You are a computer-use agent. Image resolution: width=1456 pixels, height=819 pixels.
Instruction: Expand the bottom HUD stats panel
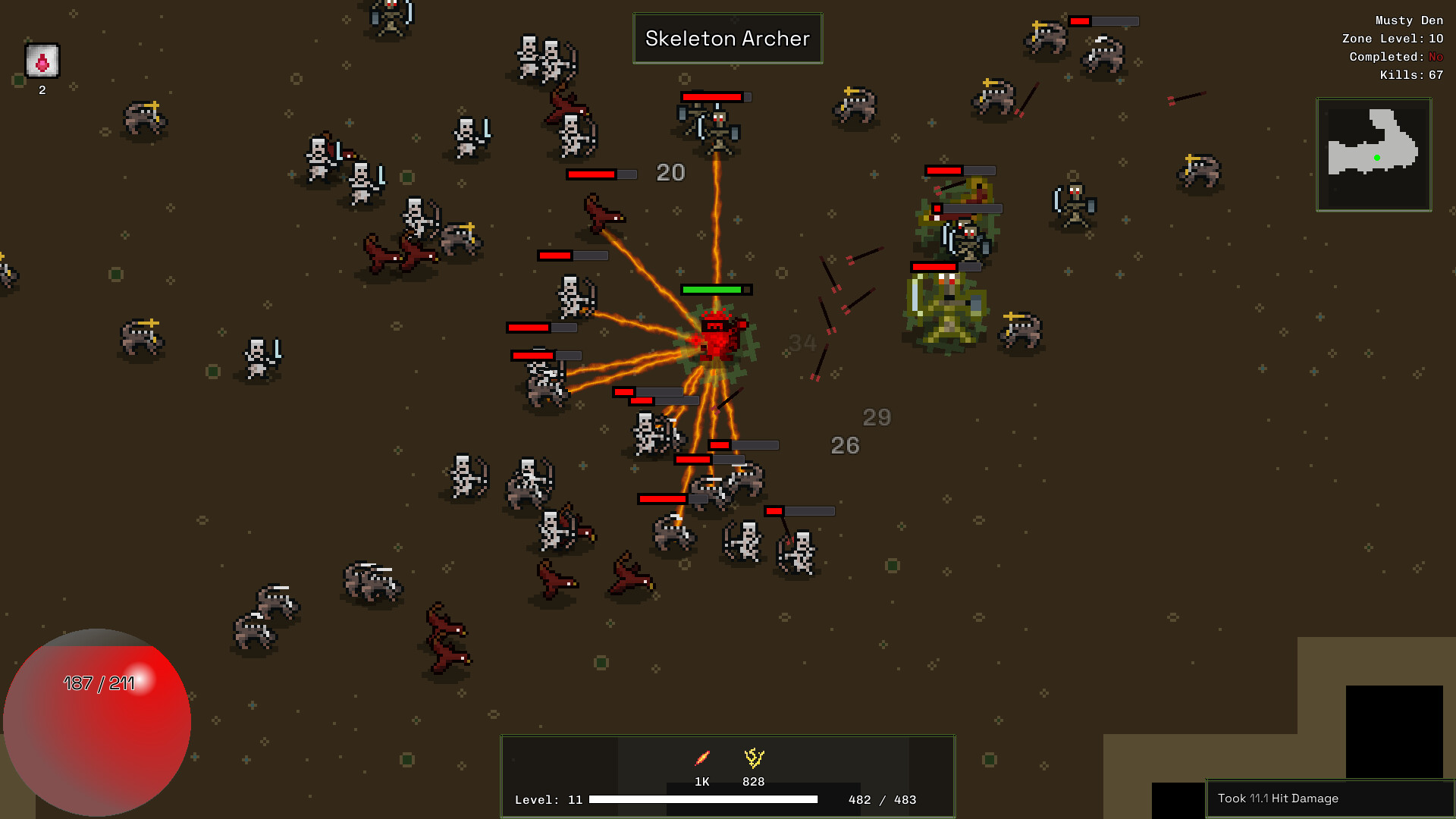point(727,775)
